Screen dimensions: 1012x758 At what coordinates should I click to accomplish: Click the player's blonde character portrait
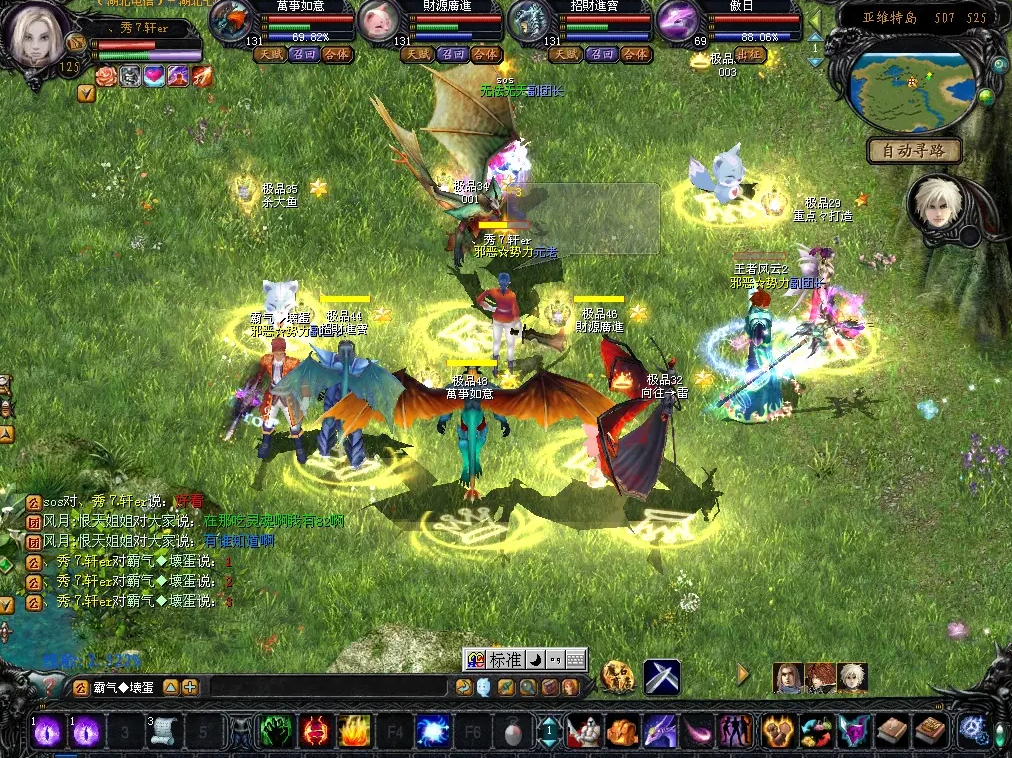(36, 34)
